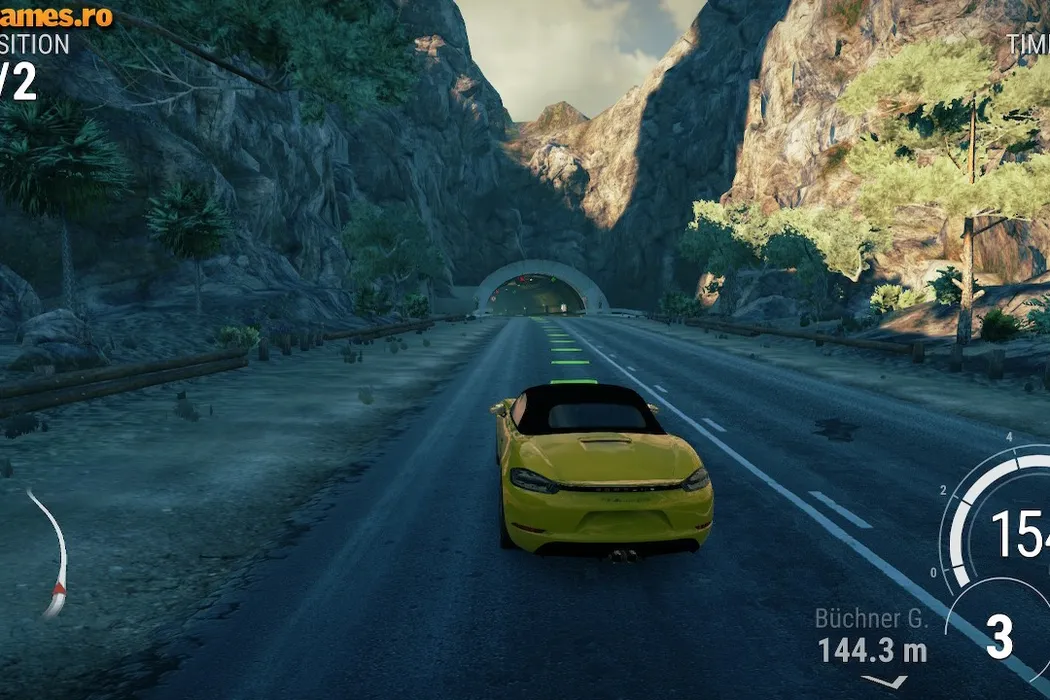Click the curved track progress minimap
Image resolution: width=1050 pixels, height=700 pixels.
click(x=52, y=553)
